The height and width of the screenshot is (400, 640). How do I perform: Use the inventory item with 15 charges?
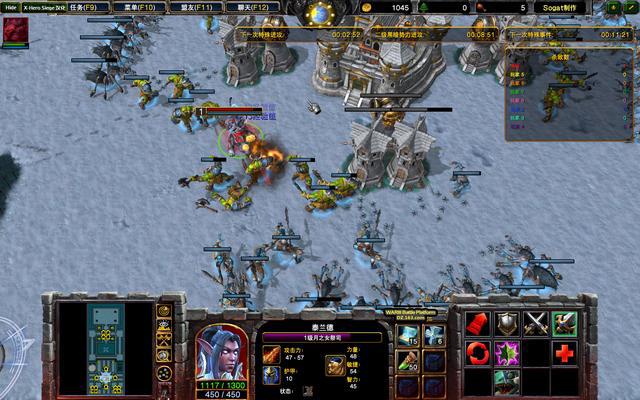pos(407,335)
